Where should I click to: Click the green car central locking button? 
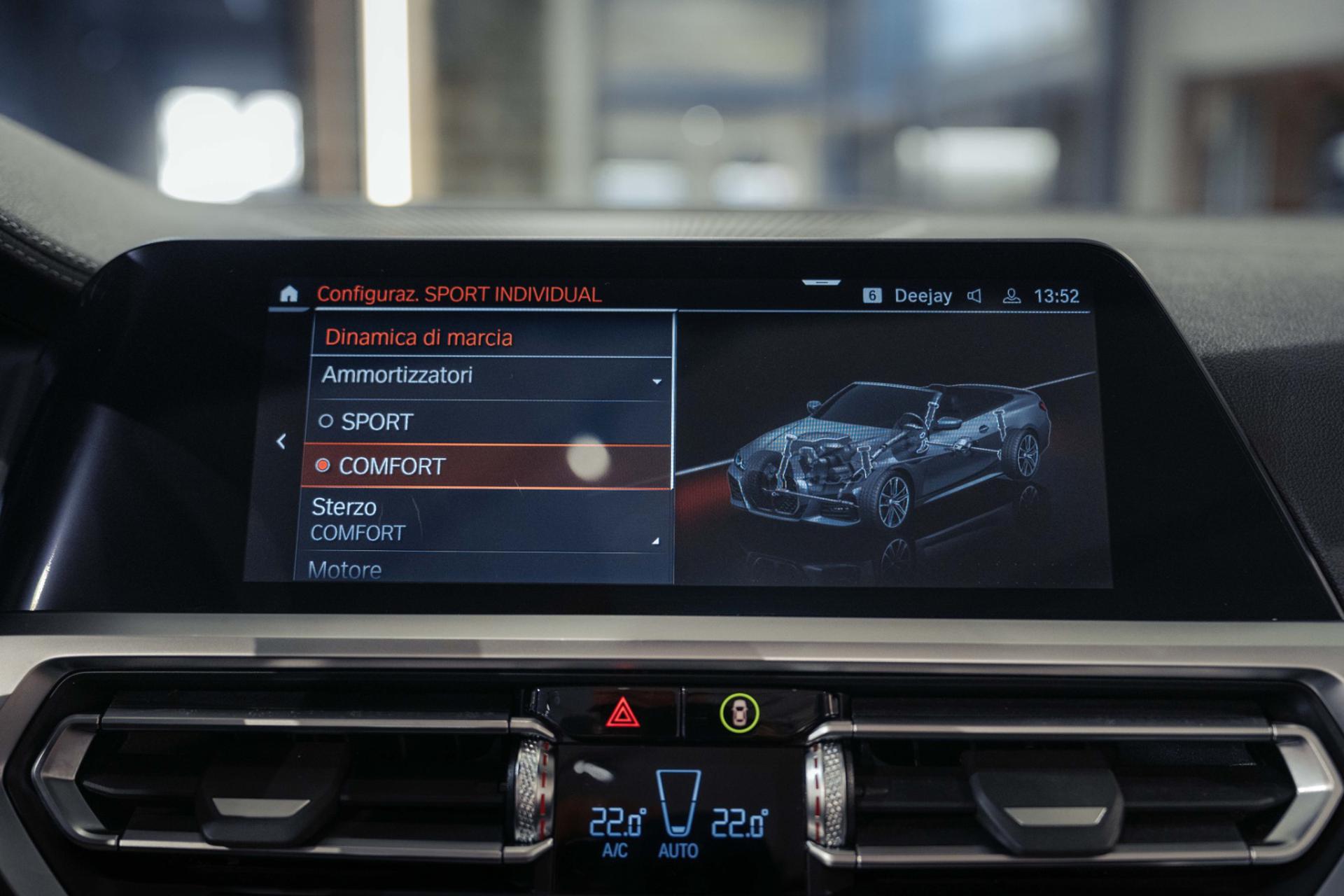738,714
